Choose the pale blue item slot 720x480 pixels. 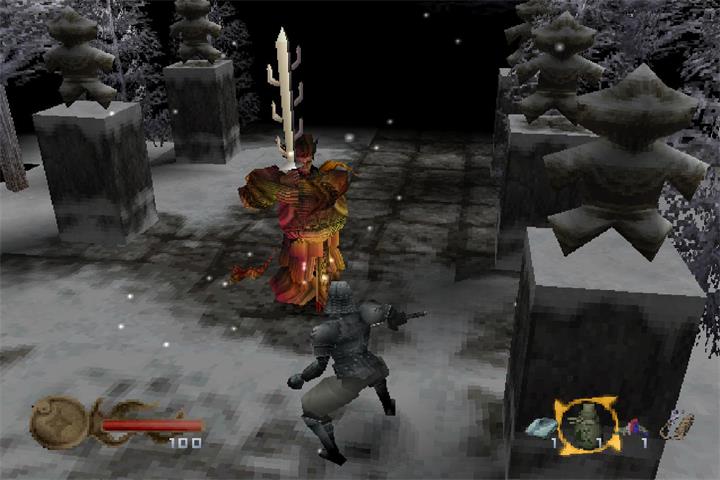[x=542, y=427]
